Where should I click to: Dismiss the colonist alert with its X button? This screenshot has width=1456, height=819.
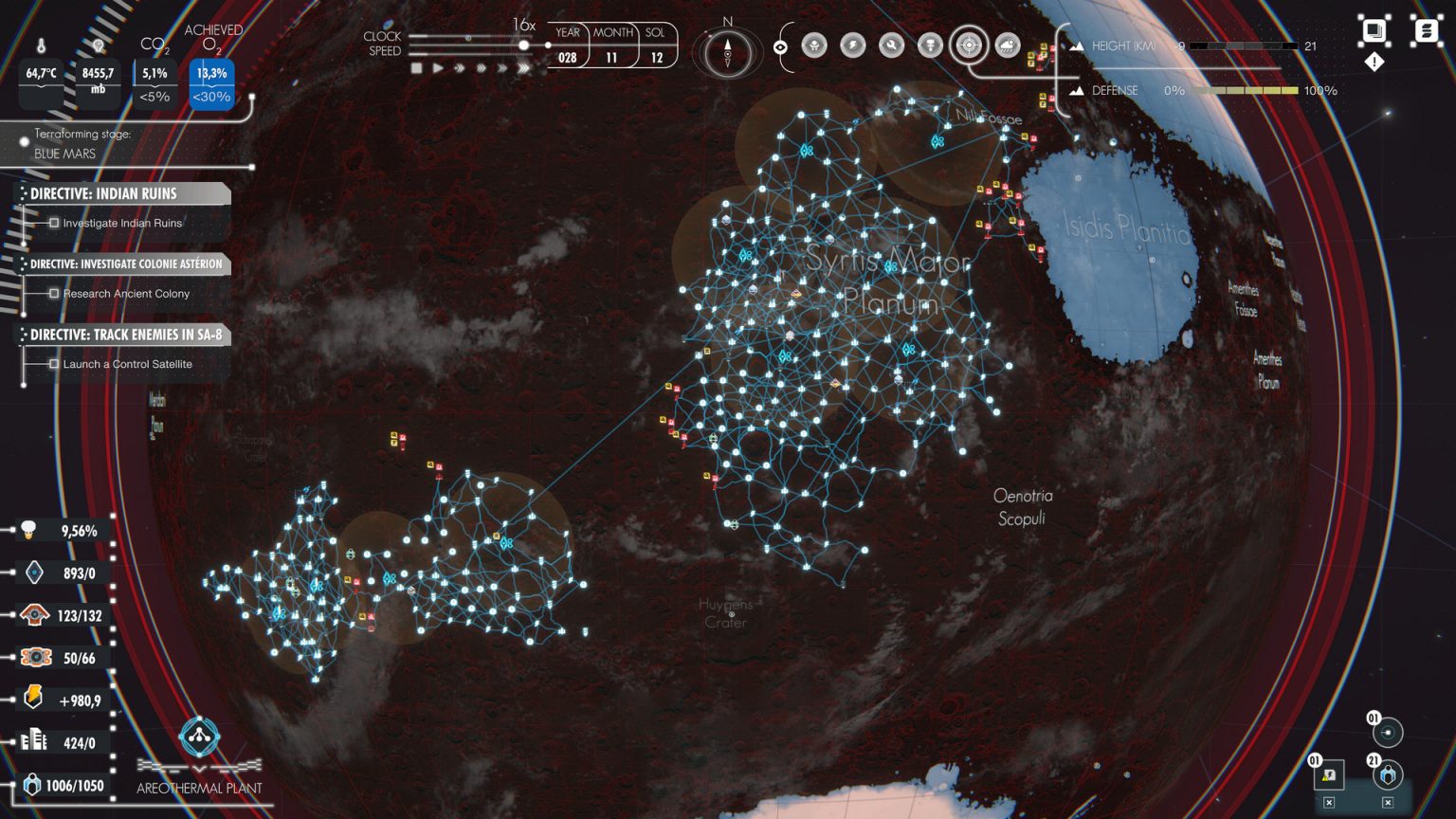(x=1388, y=802)
